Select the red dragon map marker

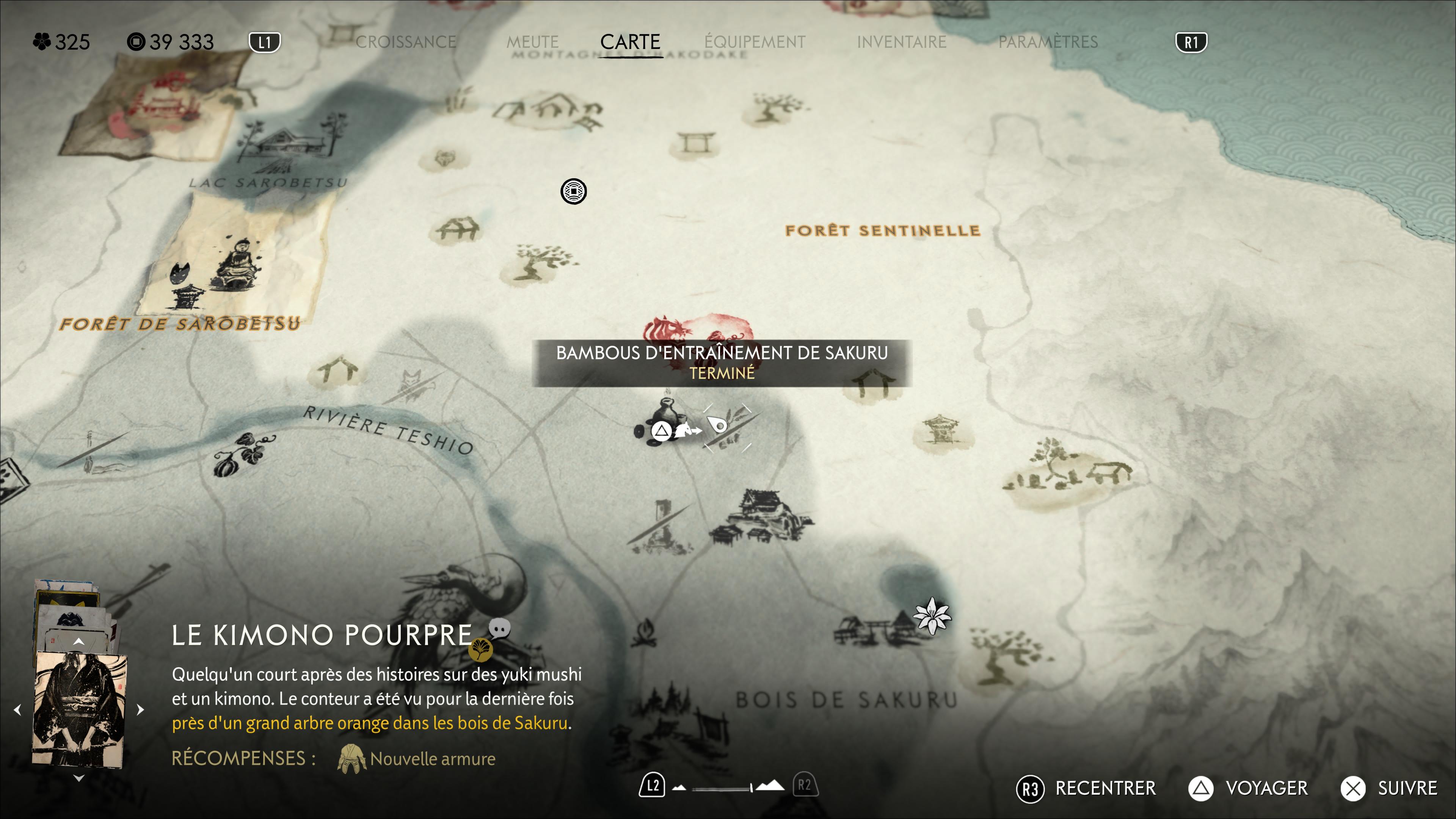(698, 328)
